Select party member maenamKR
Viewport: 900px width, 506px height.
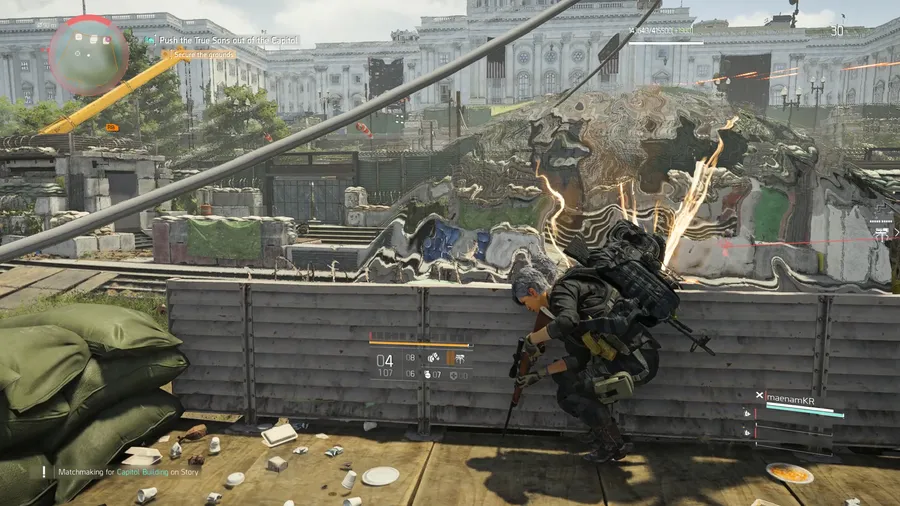coord(798,396)
